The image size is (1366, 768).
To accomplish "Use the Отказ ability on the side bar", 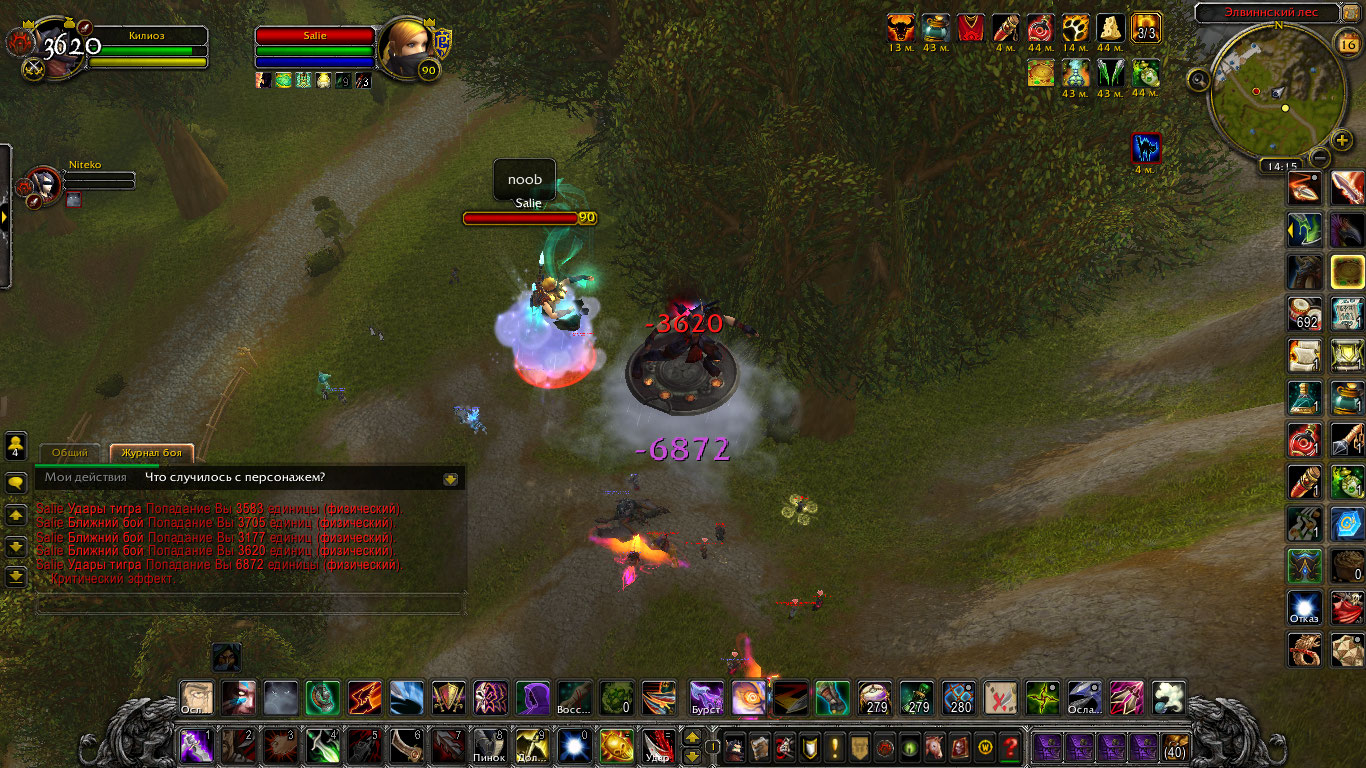I will 1304,607.
